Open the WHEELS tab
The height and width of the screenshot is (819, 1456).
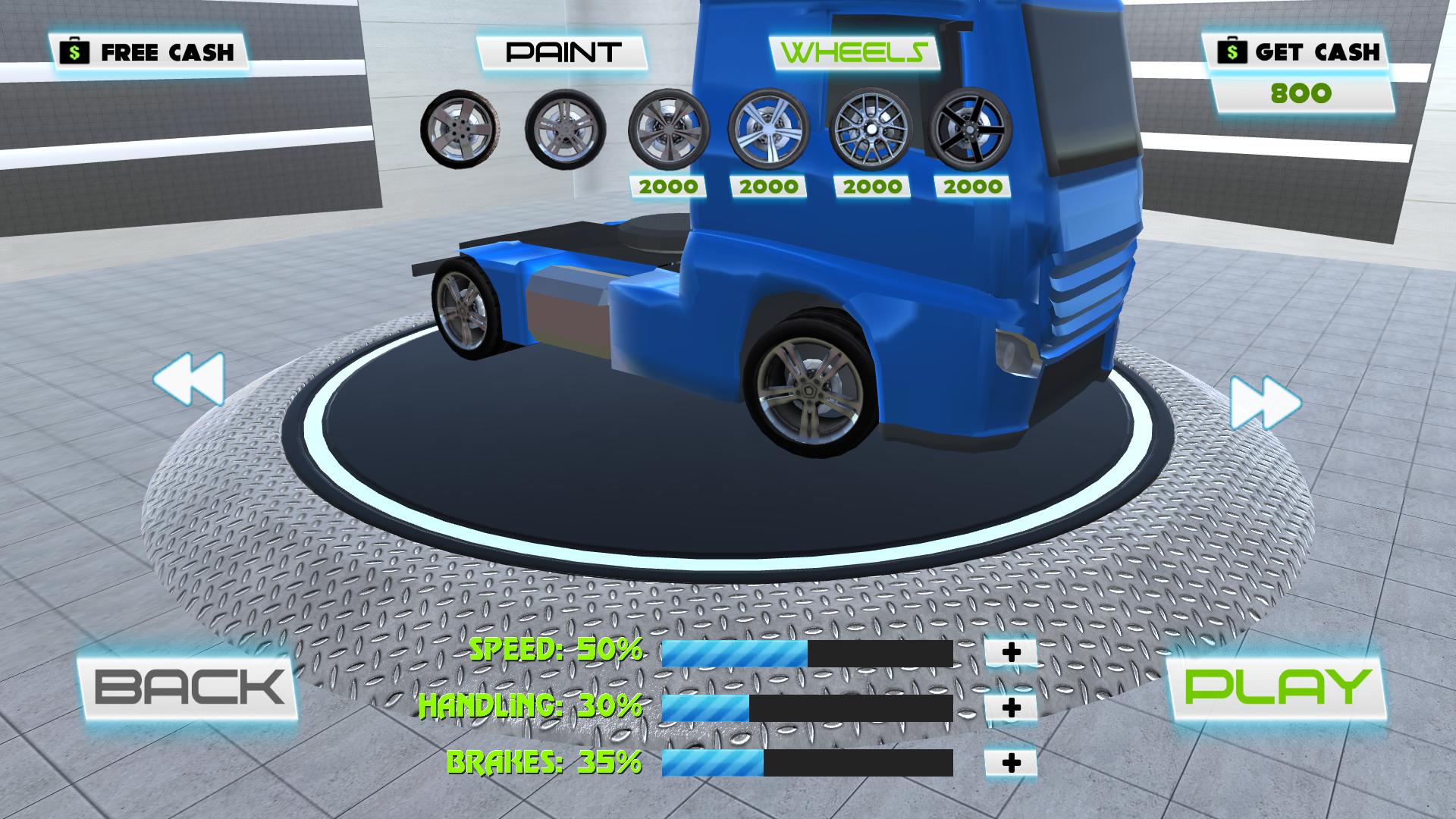[x=853, y=52]
